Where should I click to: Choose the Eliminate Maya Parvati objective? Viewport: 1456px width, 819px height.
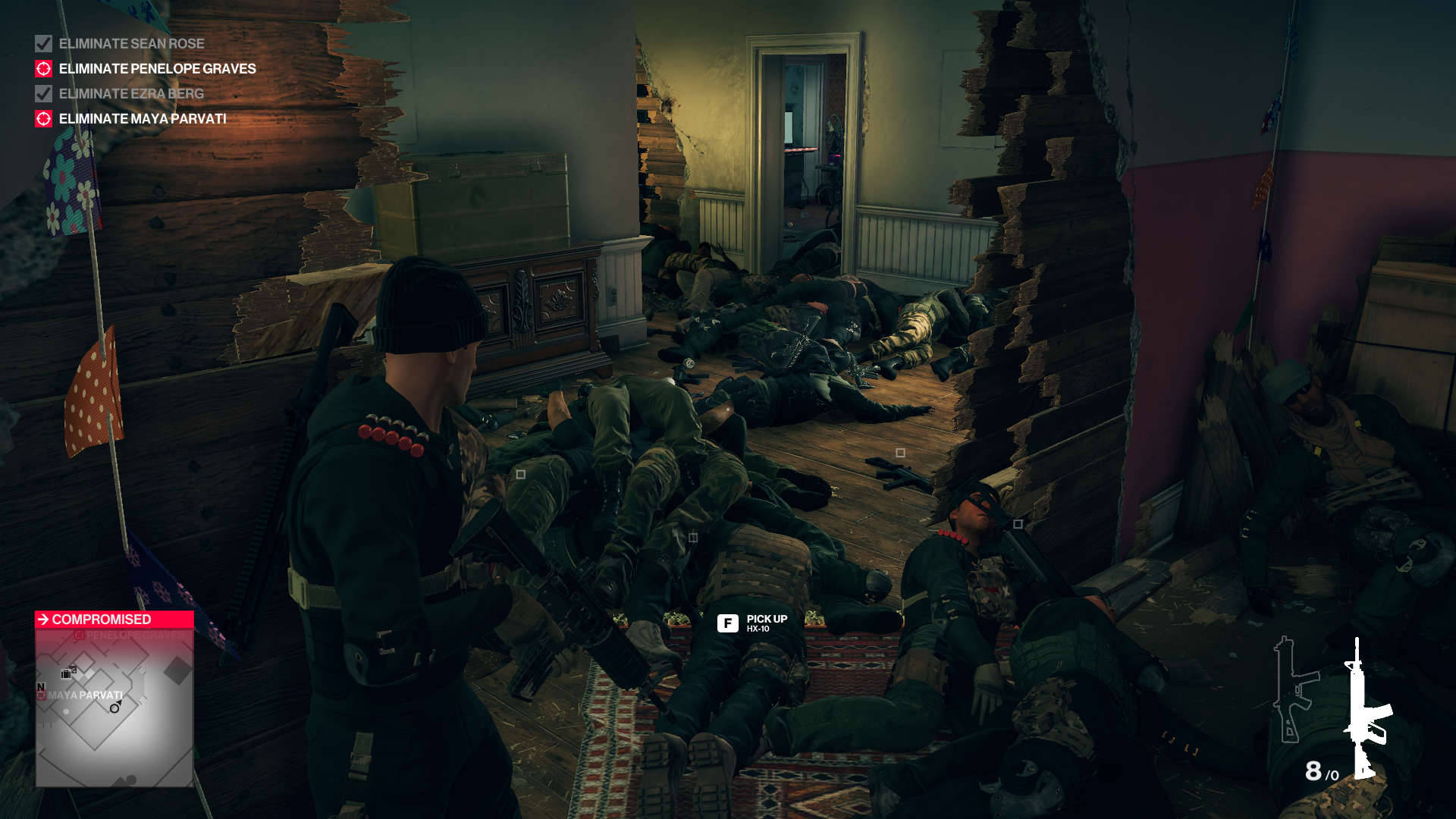click(x=143, y=119)
